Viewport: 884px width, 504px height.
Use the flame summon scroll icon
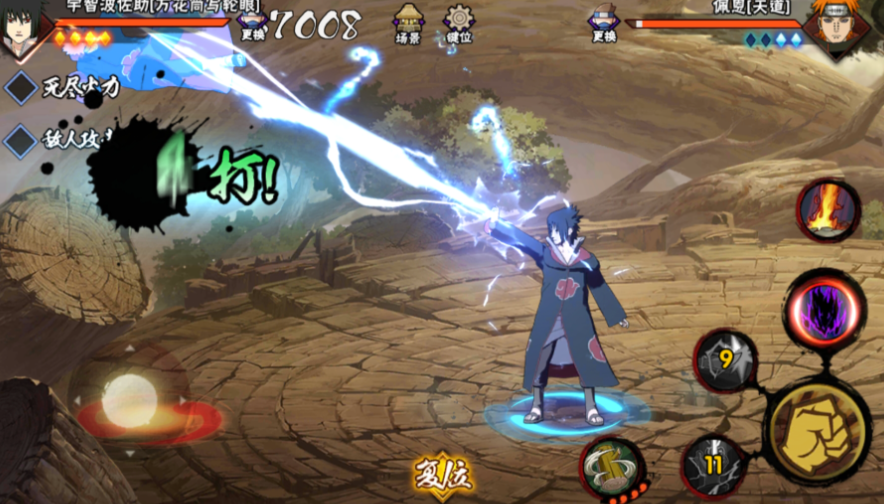pyautogui.click(x=828, y=210)
